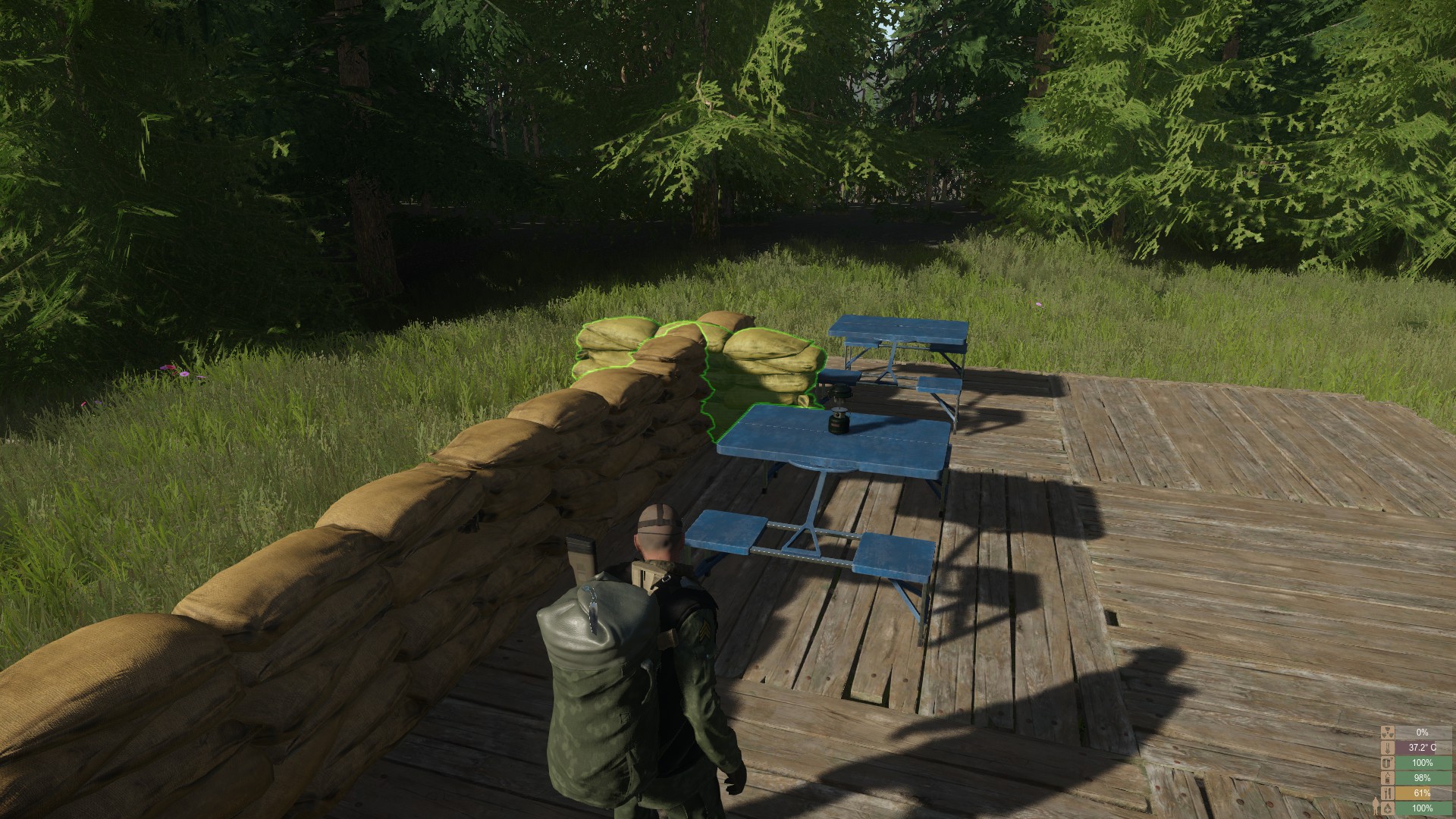Viewport: 1456px width, 819px height.
Task: Click the canteen hydration icon showing 100%
Action: coord(1388,763)
